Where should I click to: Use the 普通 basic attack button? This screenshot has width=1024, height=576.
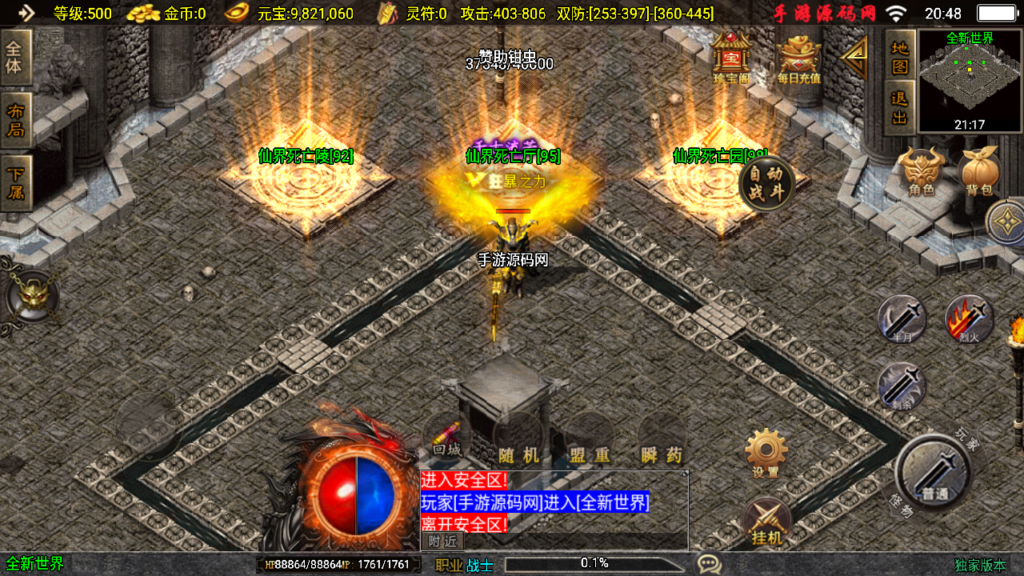coord(933,472)
